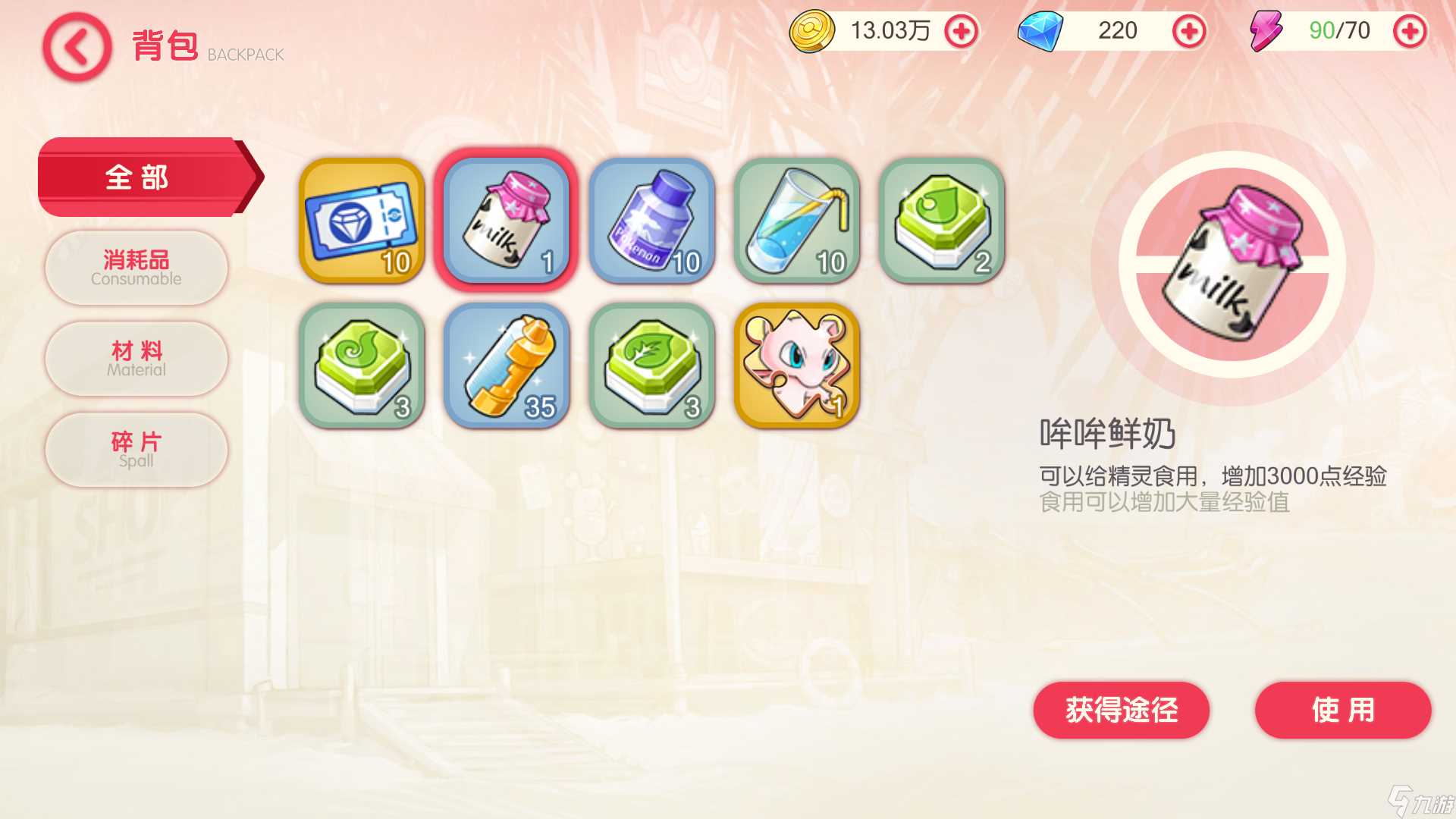
Task: Click the 获得途径 acquisition button
Action: pyautogui.click(x=1120, y=711)
